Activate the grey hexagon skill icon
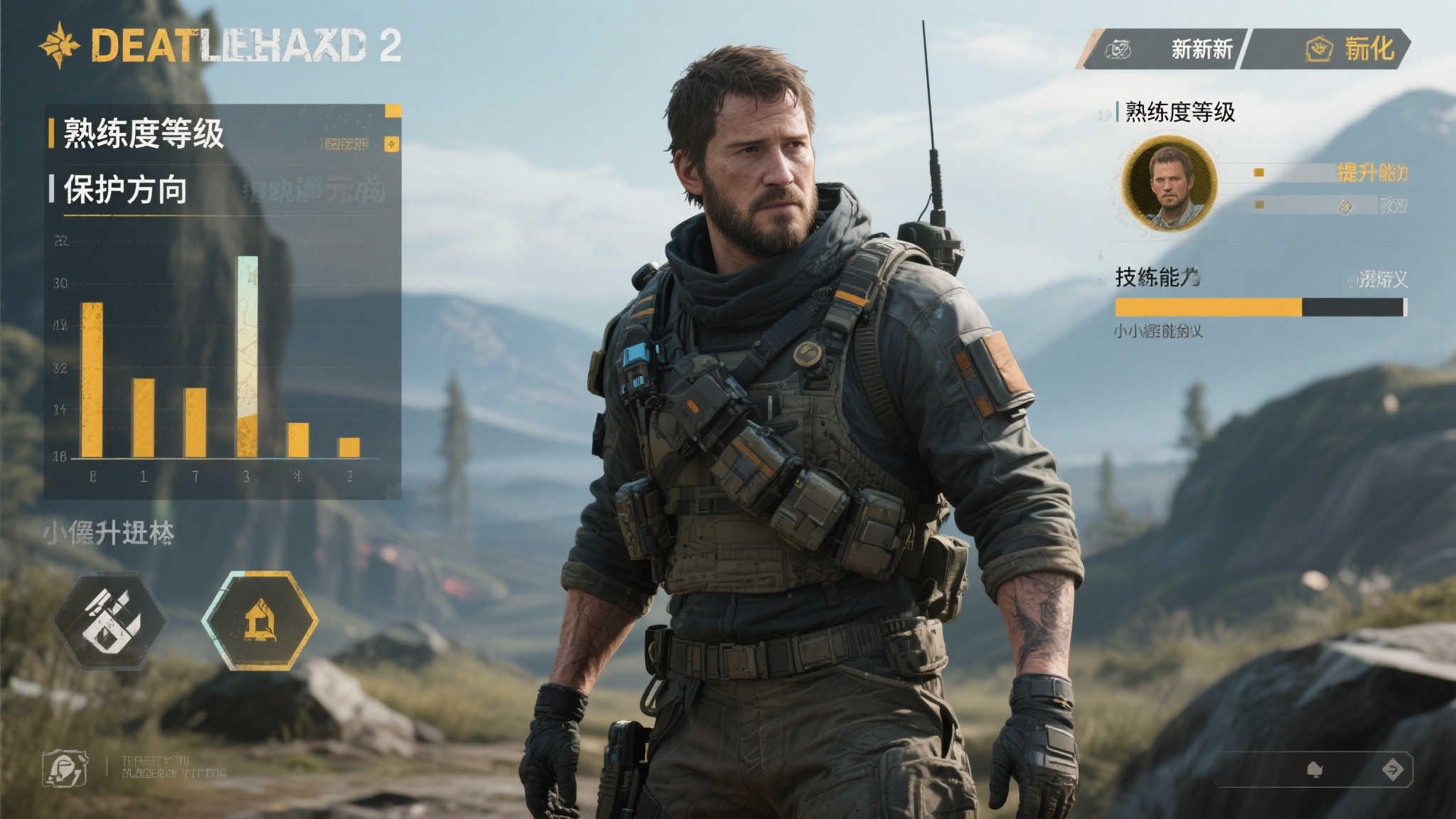Image resolution: width=1456 pixels, height=819 pixels. [109, 621]
